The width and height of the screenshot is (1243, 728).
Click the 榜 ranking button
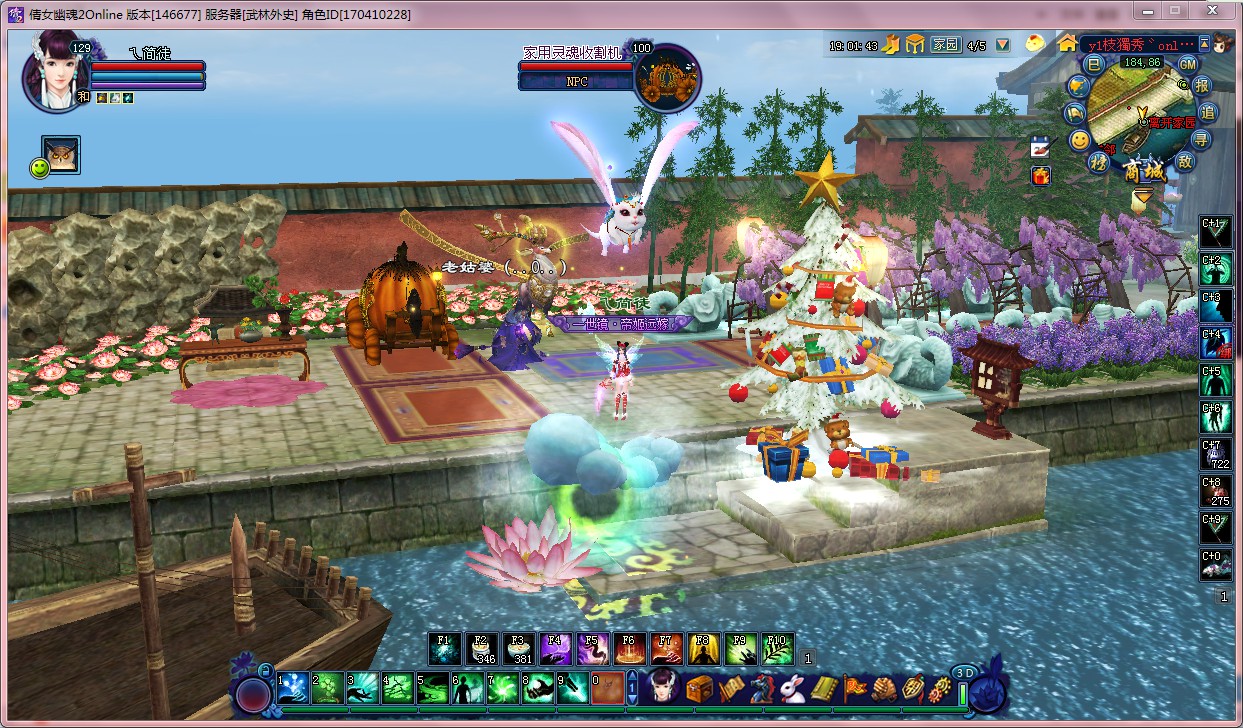click(x=1099, y=162)
